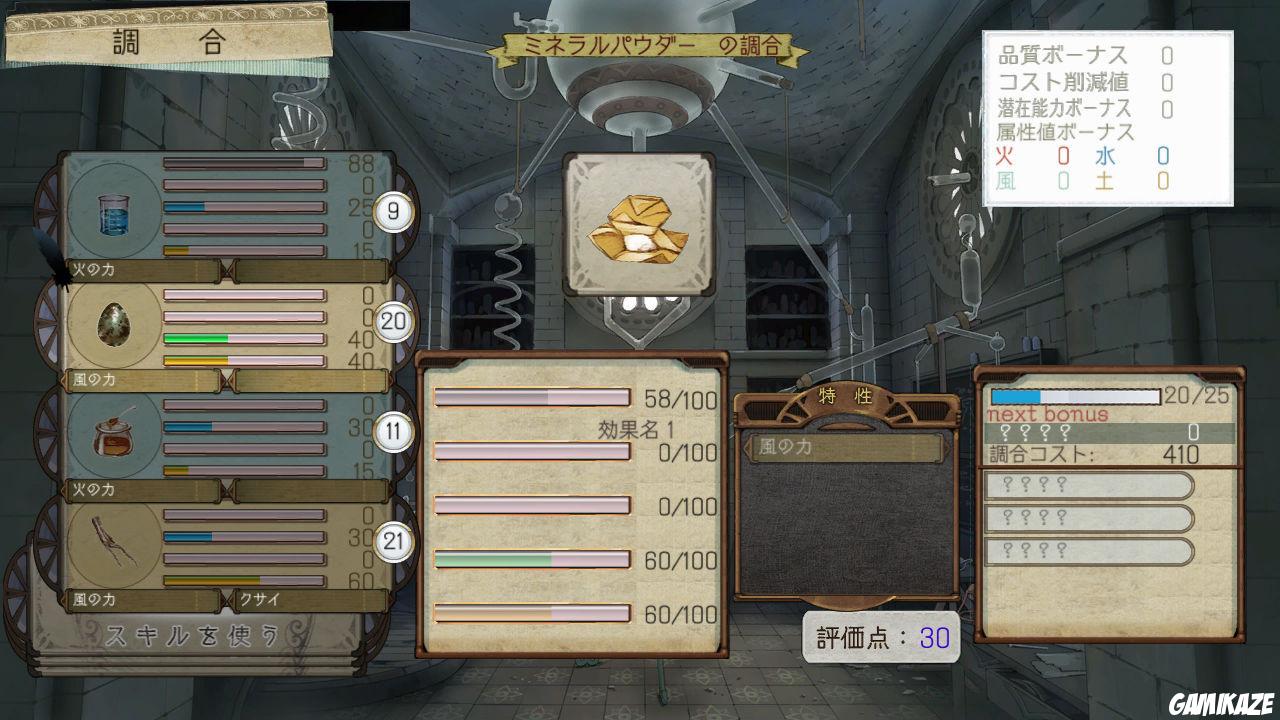The width and height of the screenshot is (1280, 720).
Task: Expand the 特性 traits panel header
Action: pyautogui.click(x=845, y=394)
